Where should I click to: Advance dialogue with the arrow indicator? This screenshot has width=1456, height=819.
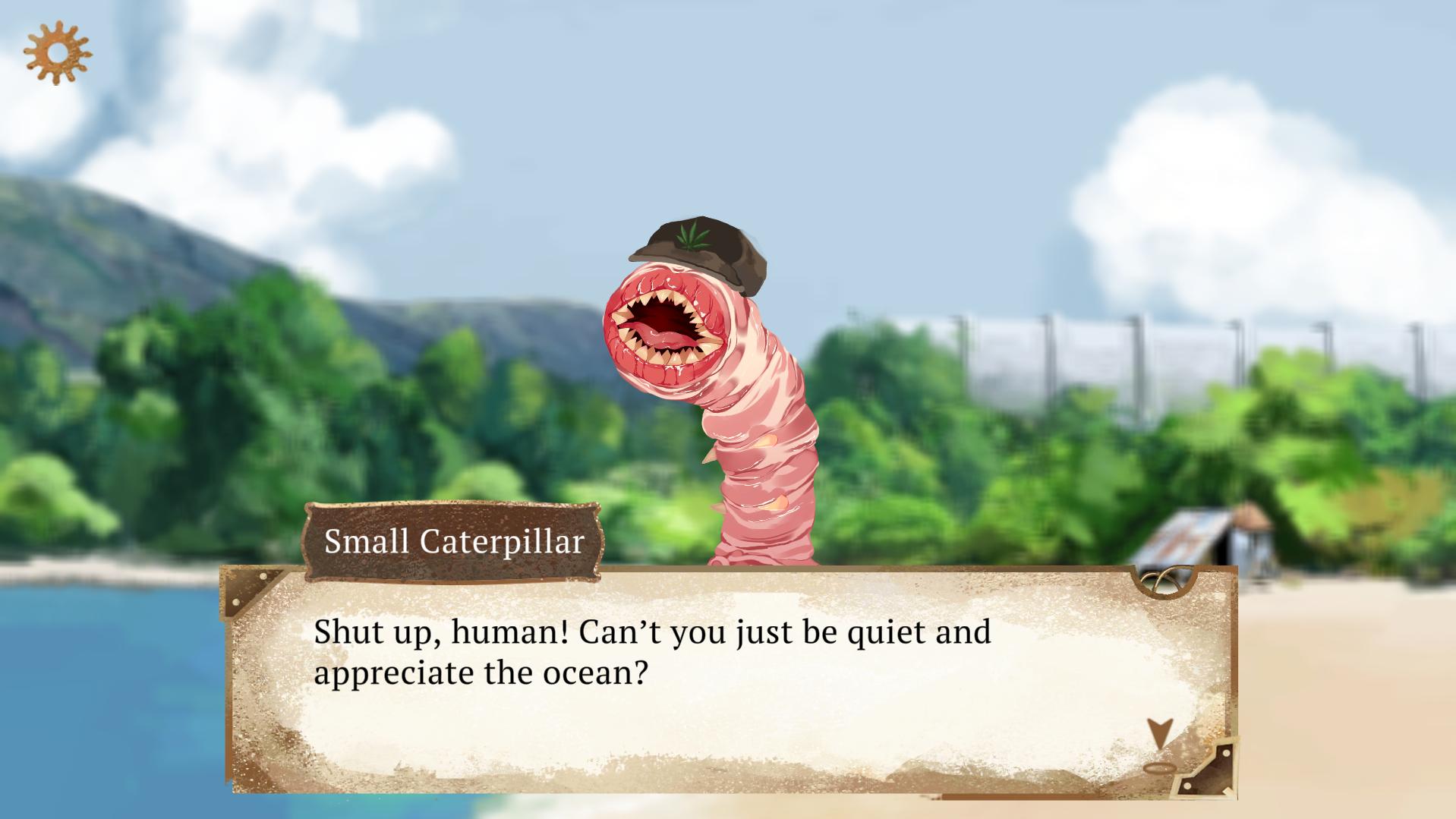point(1159,734)
